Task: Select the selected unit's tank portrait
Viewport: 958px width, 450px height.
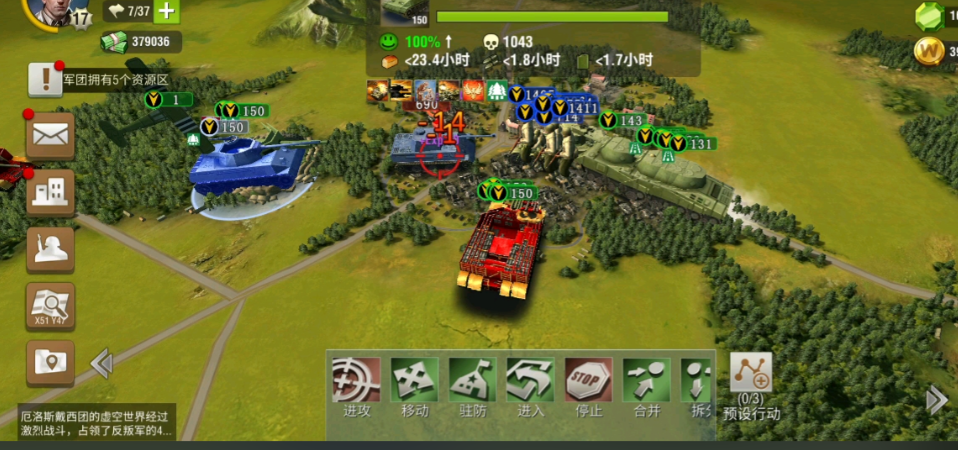Action: pyautogui.click(x=405, y=11)
